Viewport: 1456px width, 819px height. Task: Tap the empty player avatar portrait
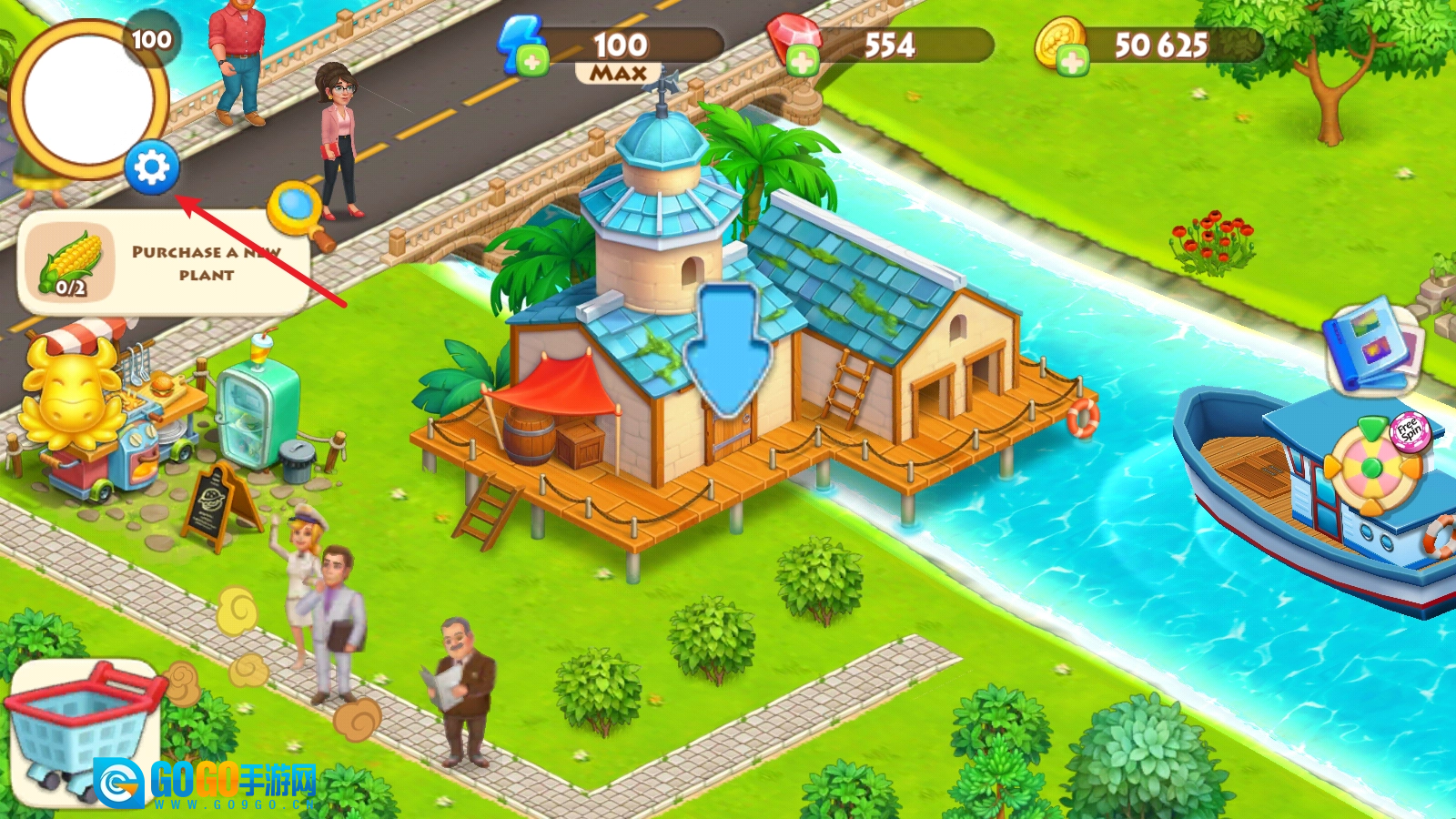click(87, 100)
